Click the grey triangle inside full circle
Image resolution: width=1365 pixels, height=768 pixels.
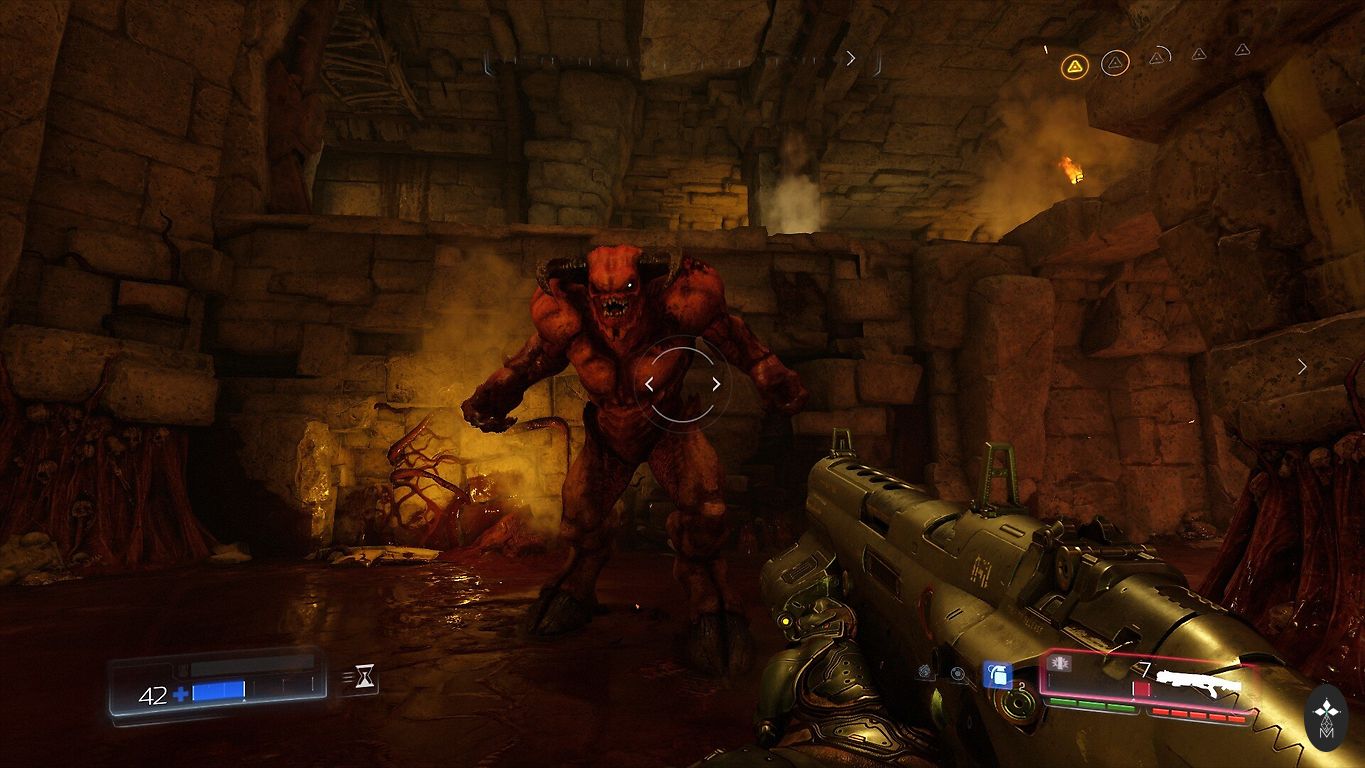1115,64
